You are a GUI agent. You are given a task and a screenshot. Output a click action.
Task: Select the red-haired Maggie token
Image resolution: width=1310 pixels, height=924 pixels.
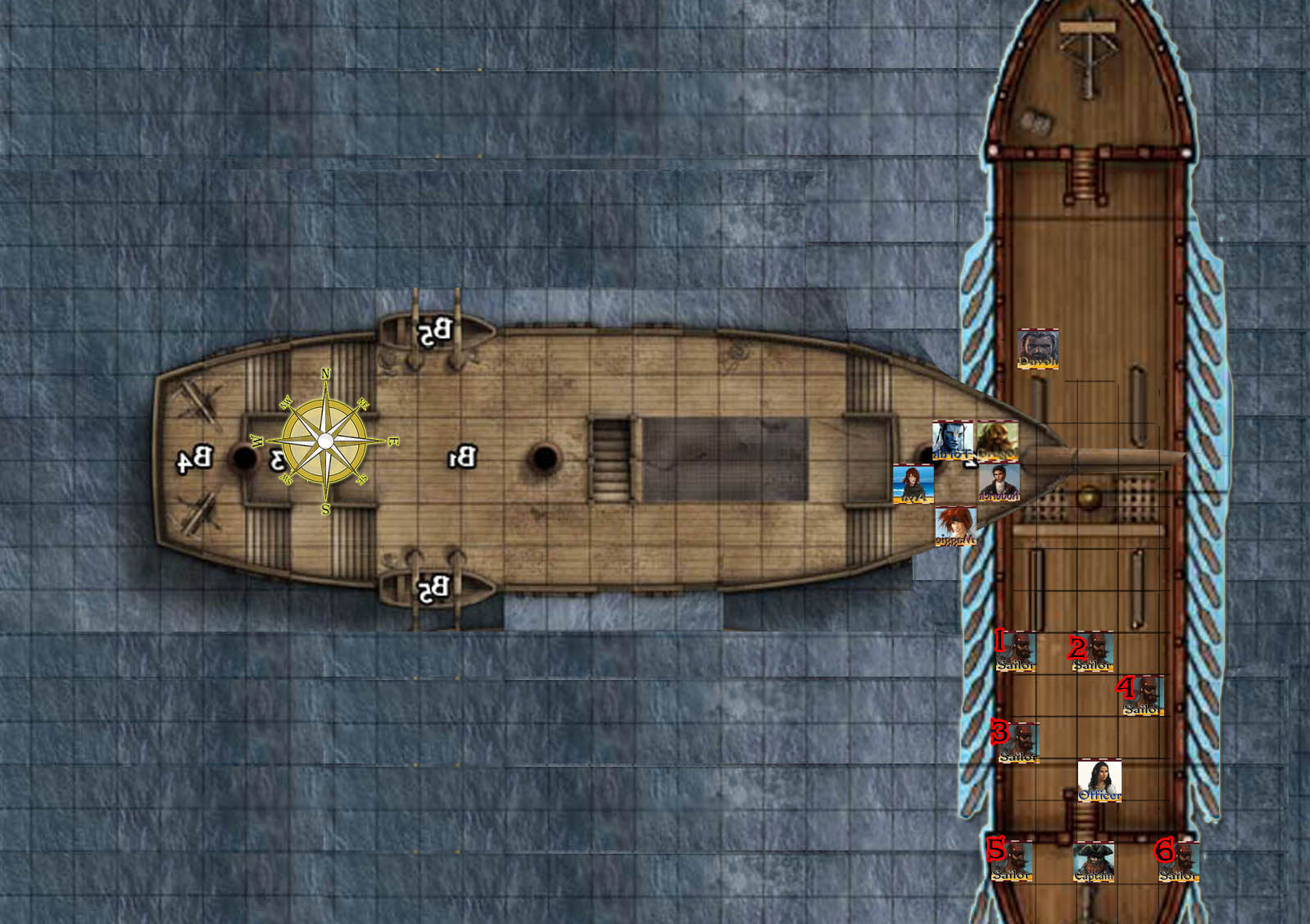coord(956,527)
